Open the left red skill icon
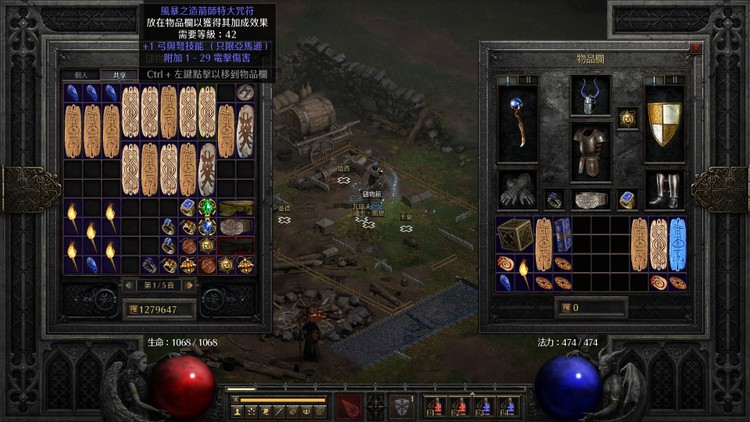This screenshot has height=422, width=750. tap(347, 405)
